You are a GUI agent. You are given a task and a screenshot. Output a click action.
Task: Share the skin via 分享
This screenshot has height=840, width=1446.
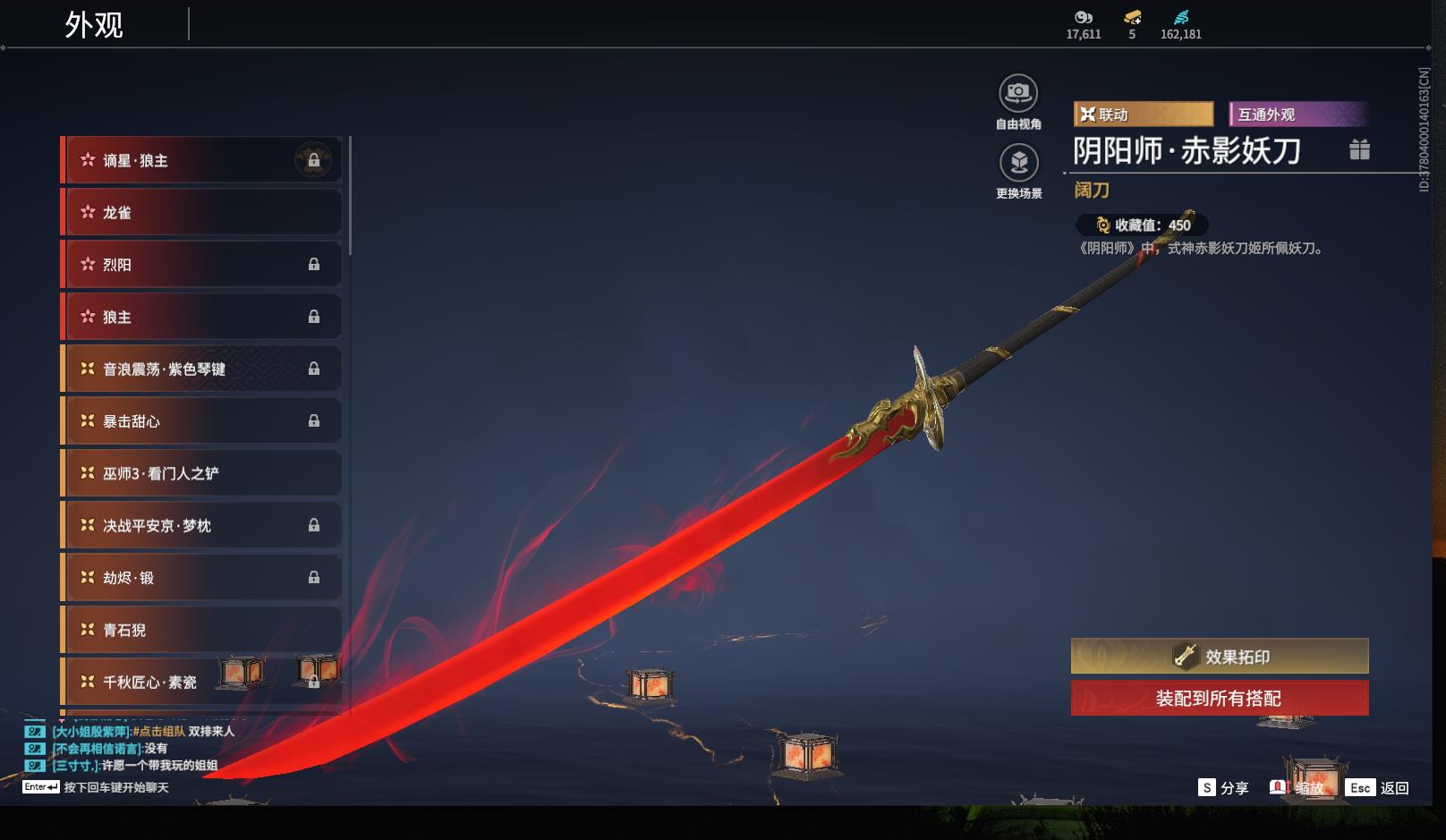point(1223,787)
